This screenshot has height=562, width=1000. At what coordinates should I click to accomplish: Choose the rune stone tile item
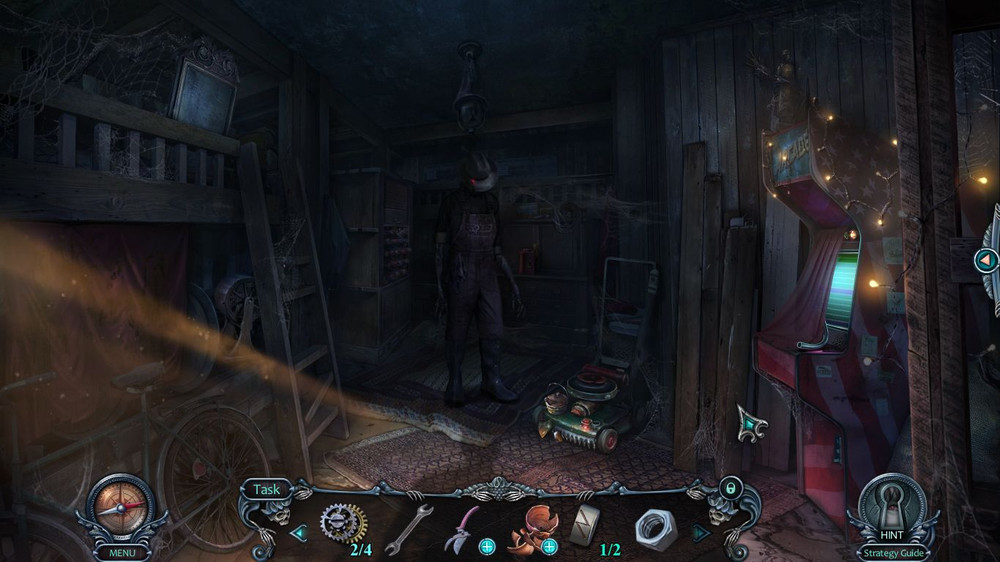[583, 524]
